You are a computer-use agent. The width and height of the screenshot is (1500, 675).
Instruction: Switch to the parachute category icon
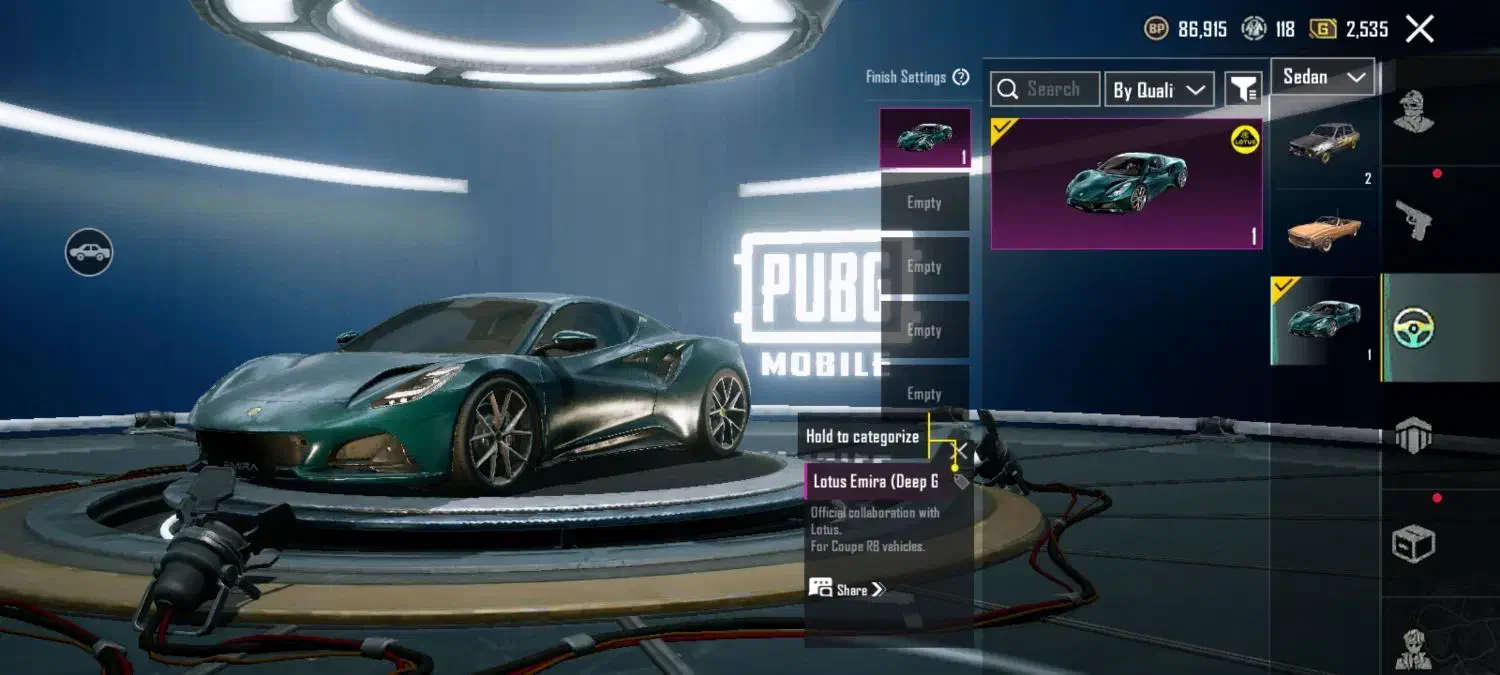(1414, 435)
